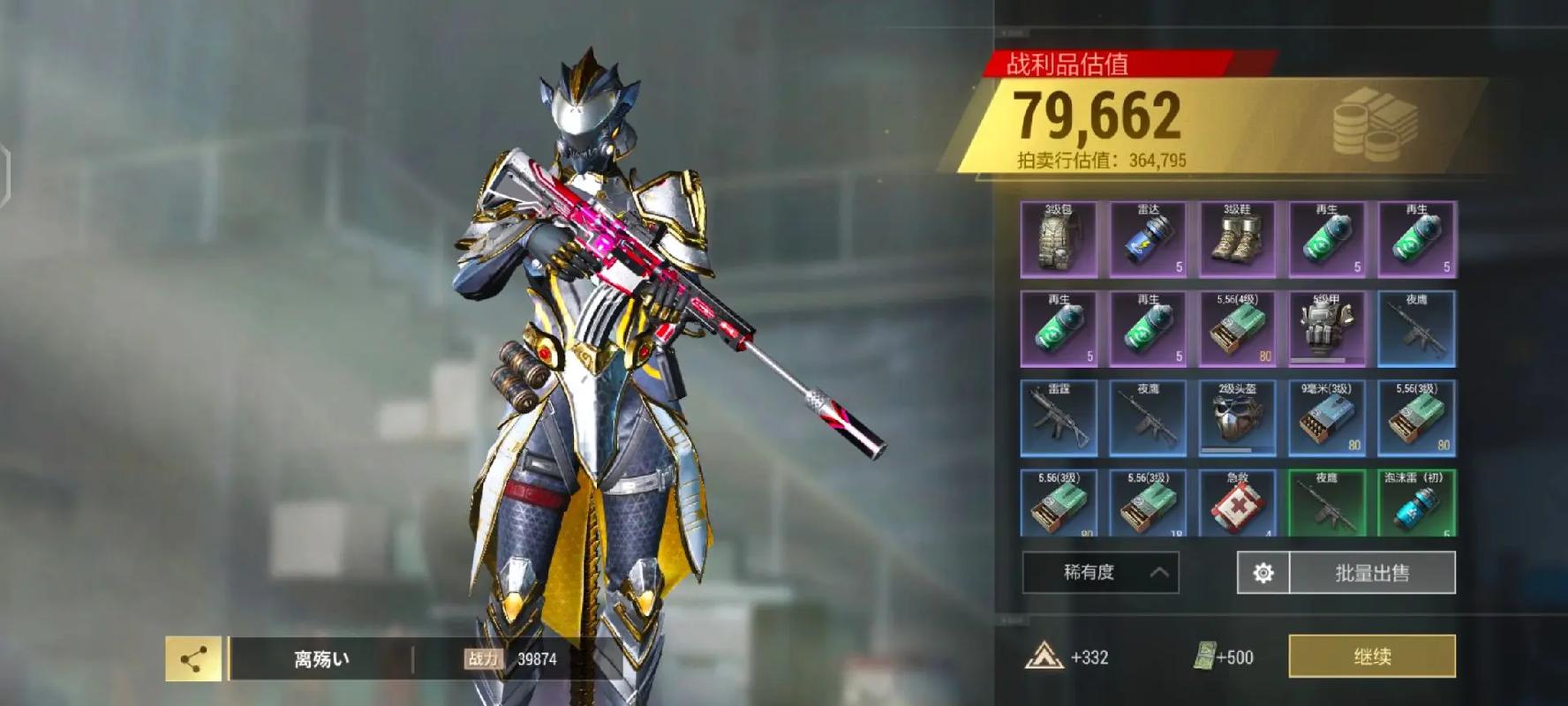This screenshot has height=706, width=1568.
Task: Select the 雷霆 gun slot
Action: pyautogui.click(x=1059, y=417)
